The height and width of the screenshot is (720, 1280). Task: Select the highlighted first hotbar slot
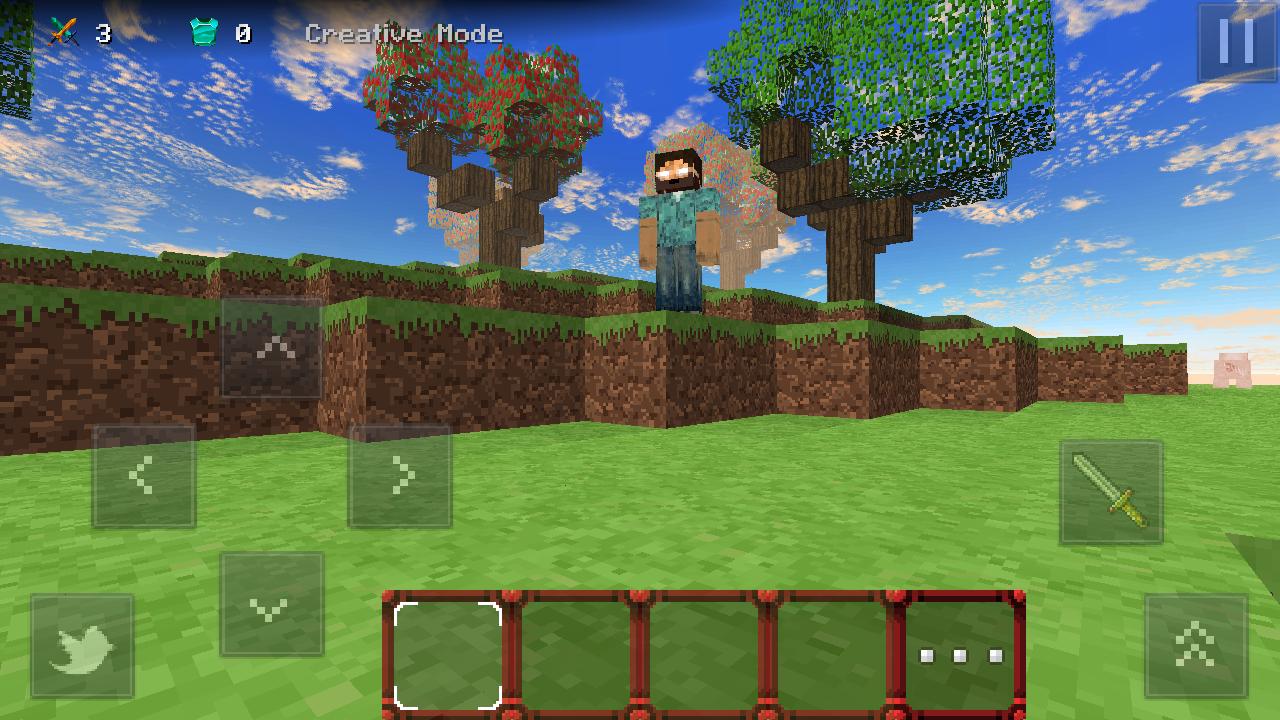coord(447,655)
